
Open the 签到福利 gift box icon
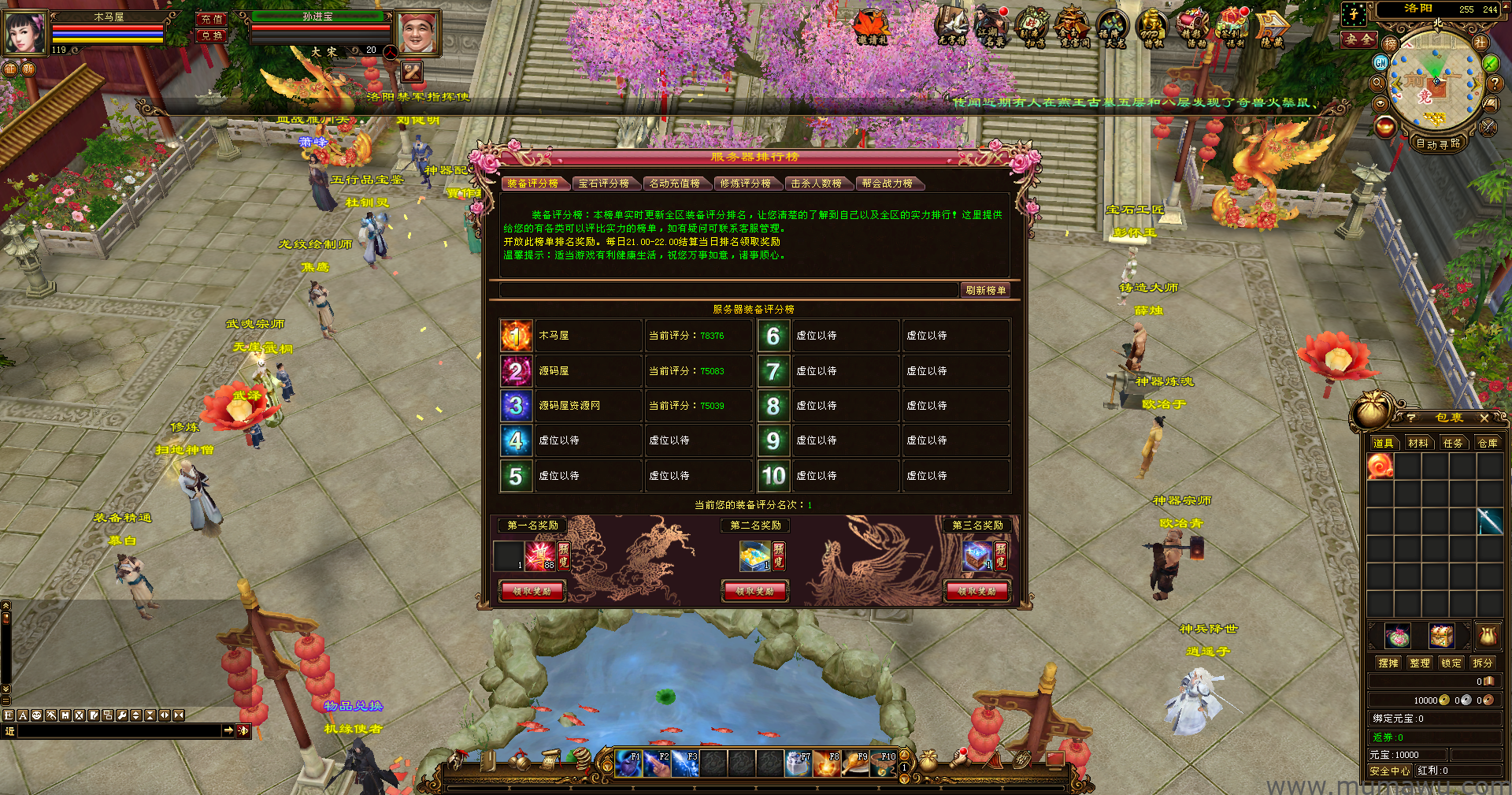coord(1233,29)
